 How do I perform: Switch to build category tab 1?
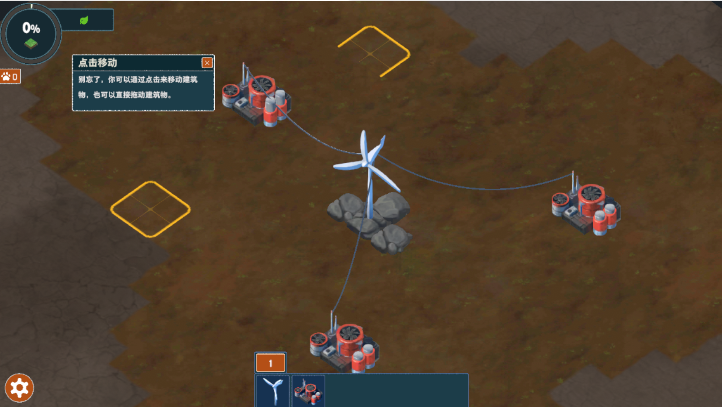click(270, 363)
